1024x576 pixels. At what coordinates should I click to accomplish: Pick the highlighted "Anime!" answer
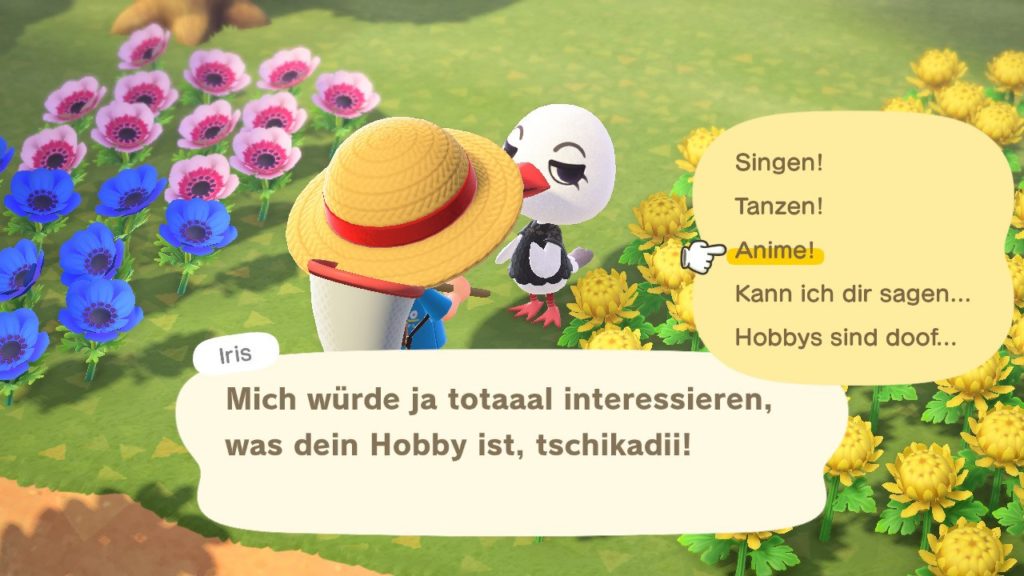click(775, 251)
